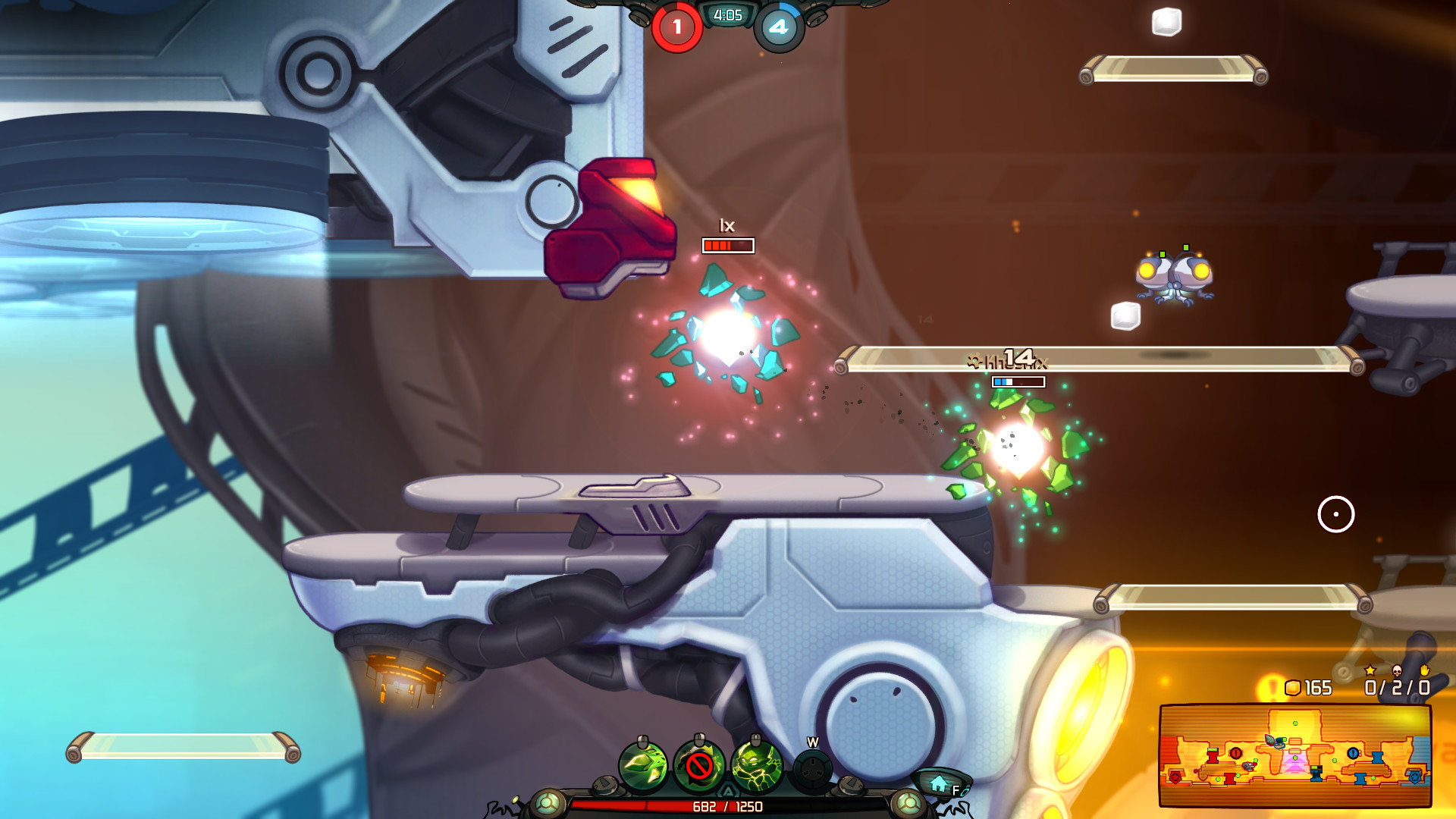The width and height of the screenshot is (1456, 819).
Task: Click the mouse button indicator above the gem ability
Action: click(x=642, y=741)
